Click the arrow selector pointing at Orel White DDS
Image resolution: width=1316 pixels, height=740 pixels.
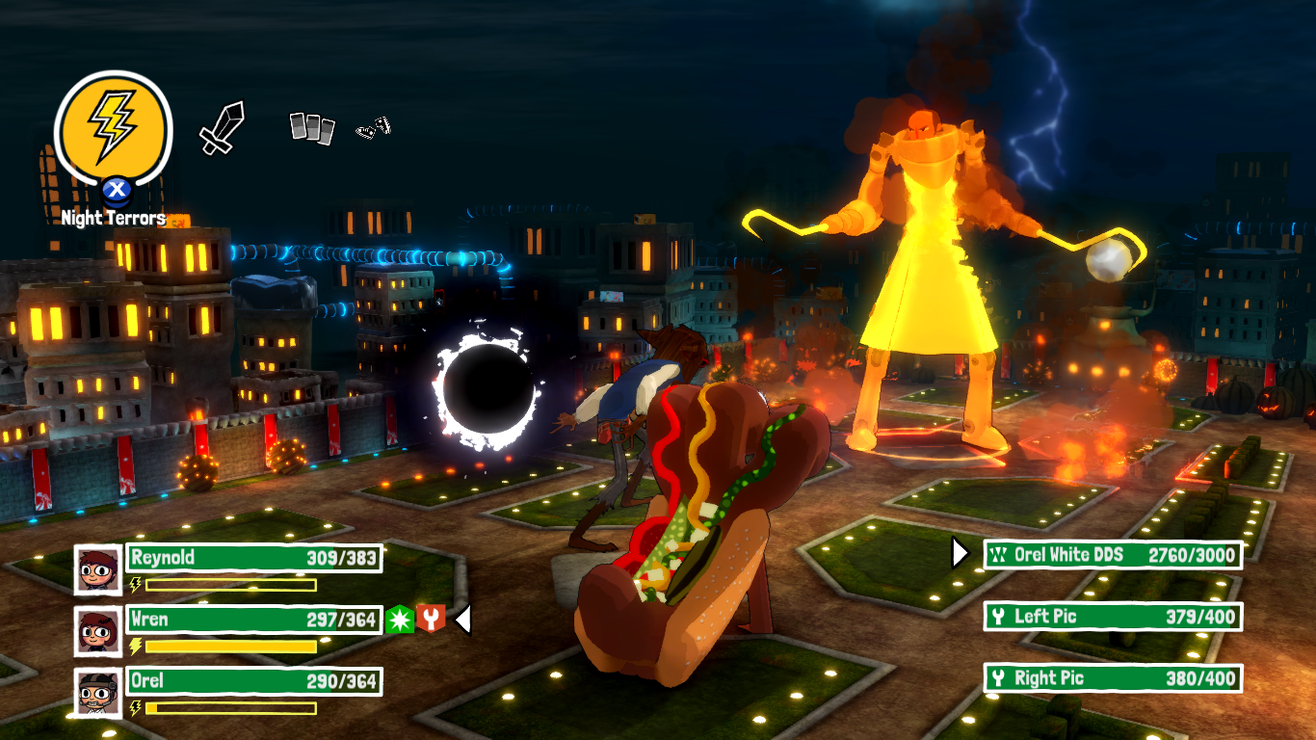point(960,551)
